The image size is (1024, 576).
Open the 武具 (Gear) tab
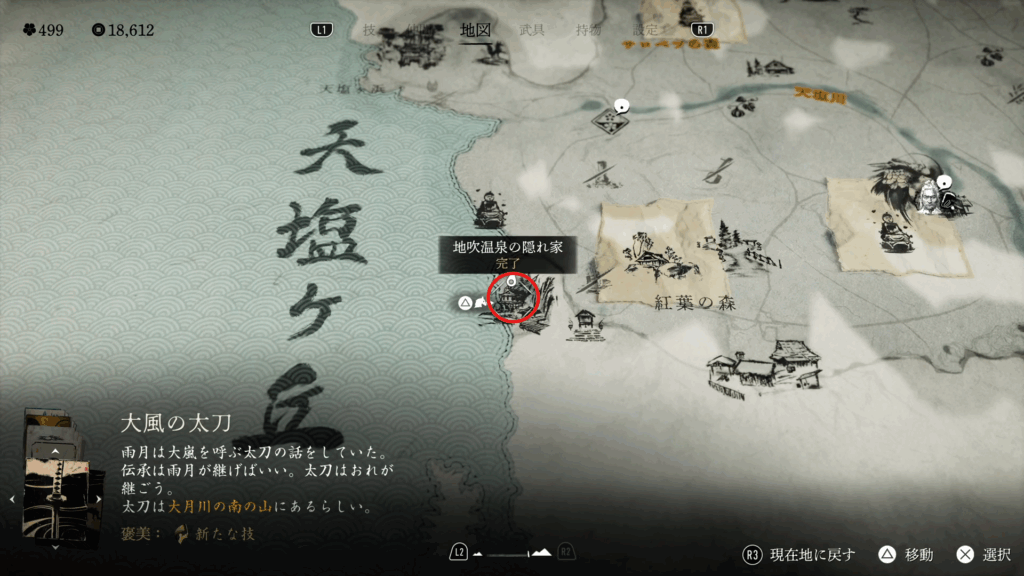[532, 30]
